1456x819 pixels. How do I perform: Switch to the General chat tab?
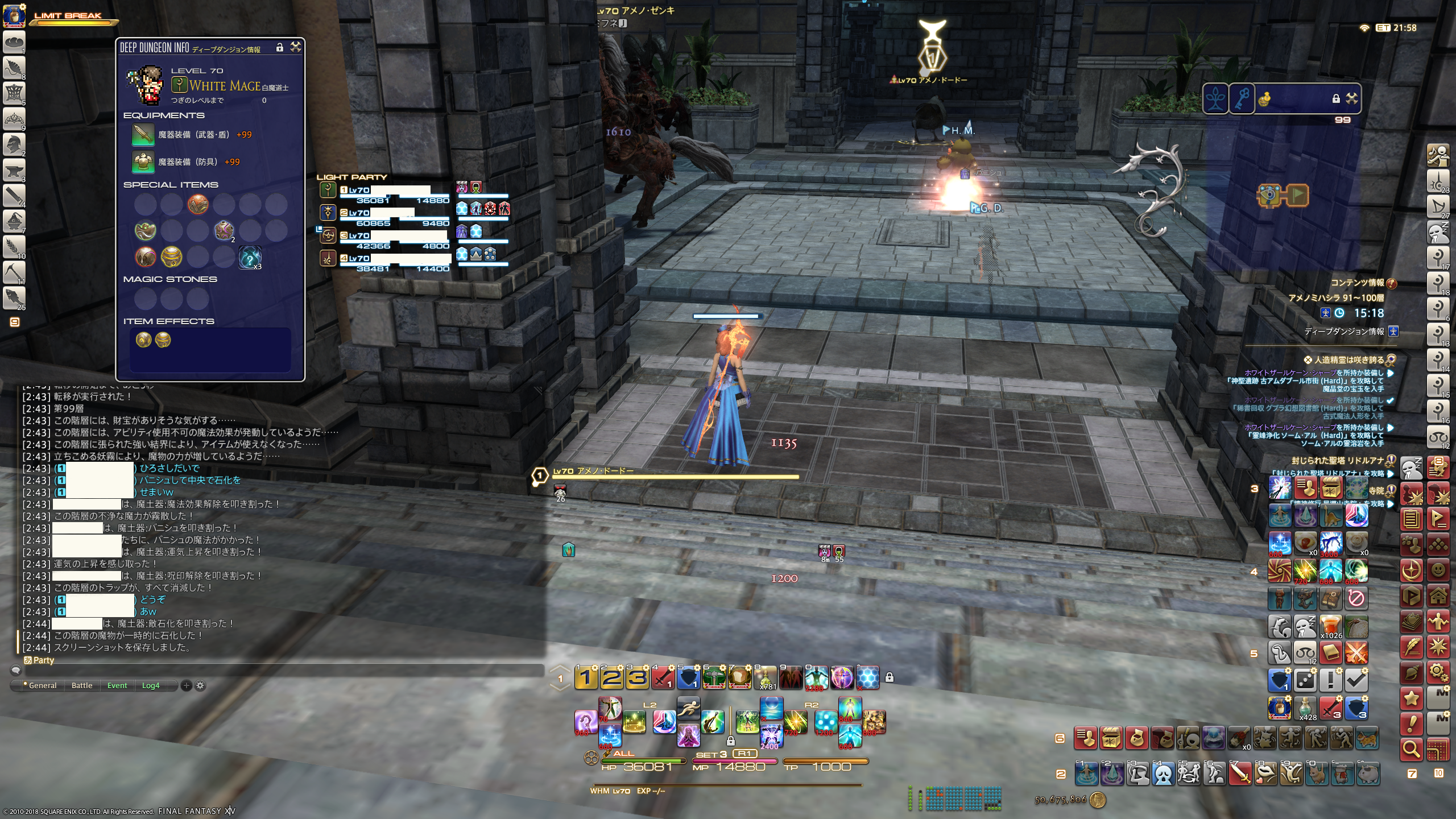click(43, 685)
